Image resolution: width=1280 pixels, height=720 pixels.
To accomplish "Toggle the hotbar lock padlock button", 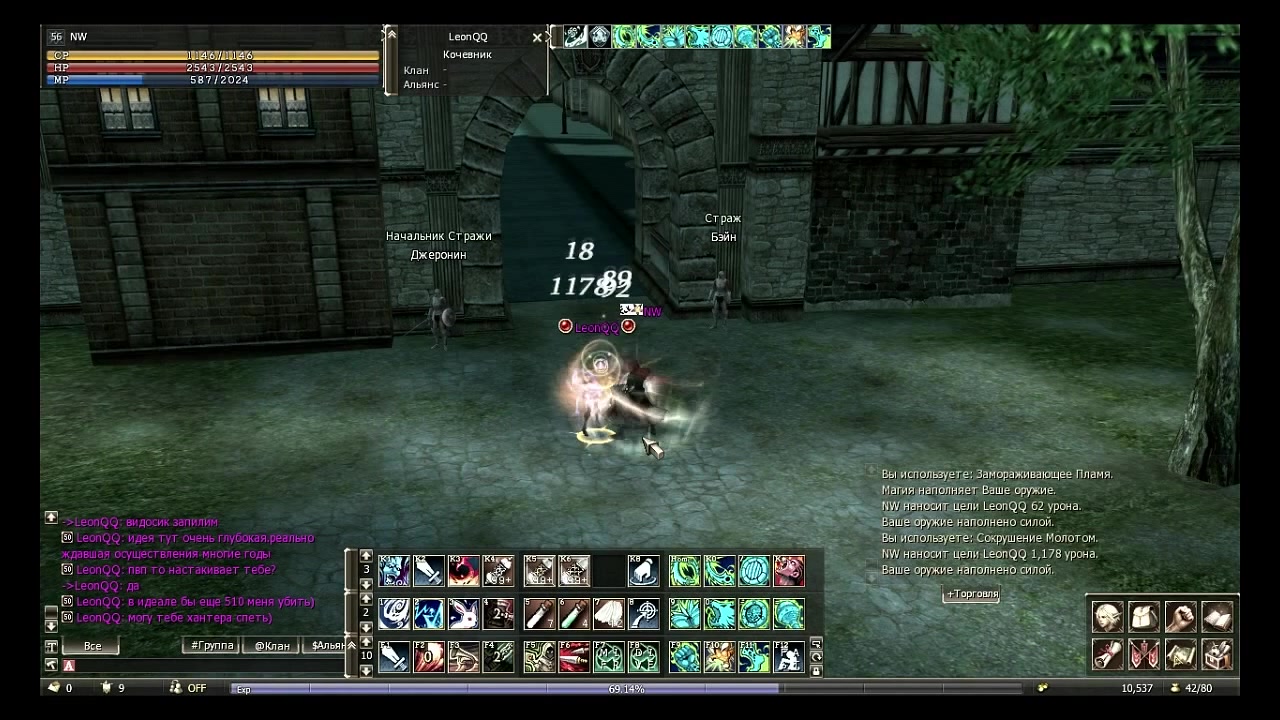I will pyautogui.click(x=816, y=670).
